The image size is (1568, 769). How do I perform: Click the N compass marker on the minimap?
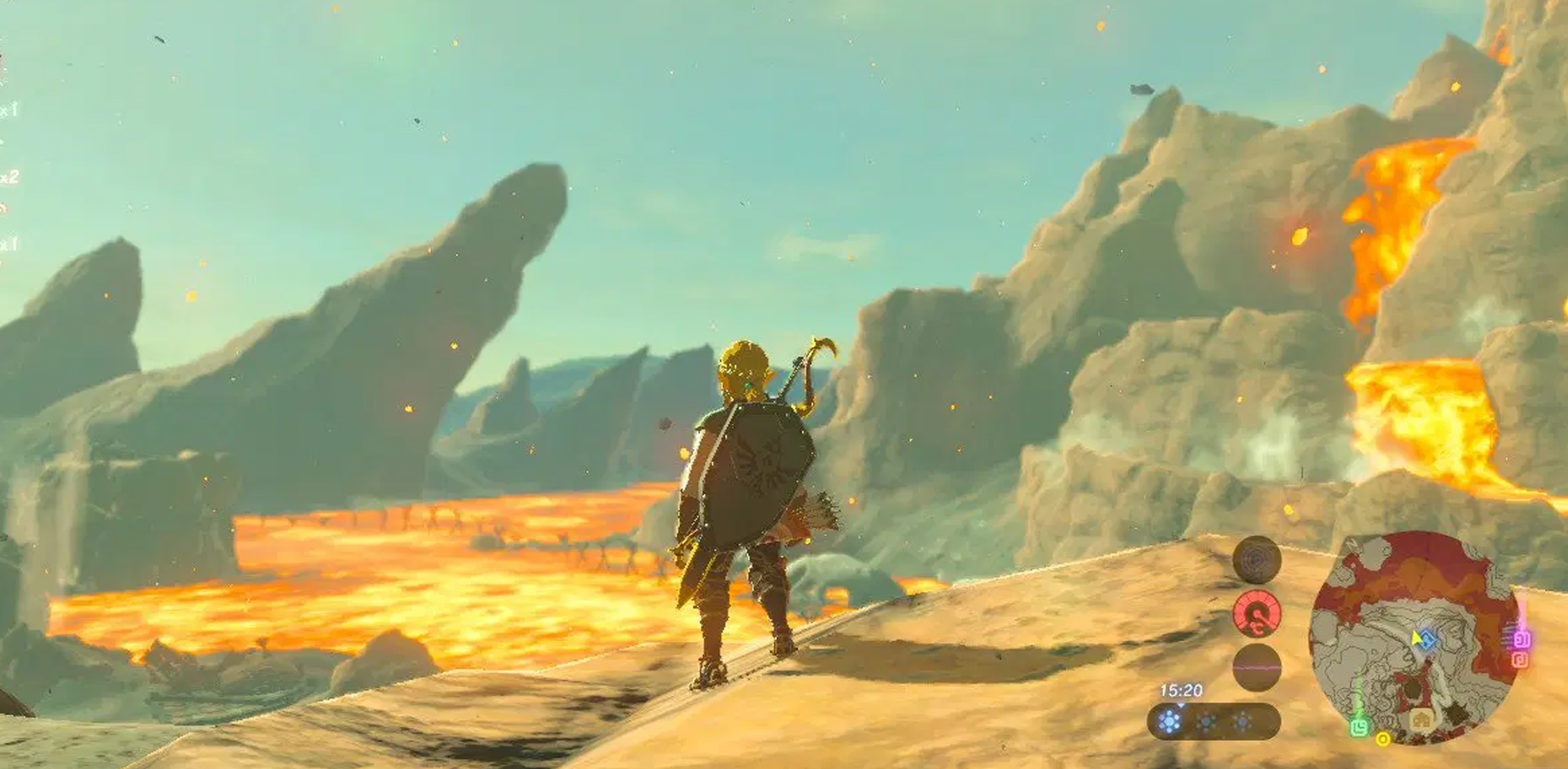(x=1352, y=544)
